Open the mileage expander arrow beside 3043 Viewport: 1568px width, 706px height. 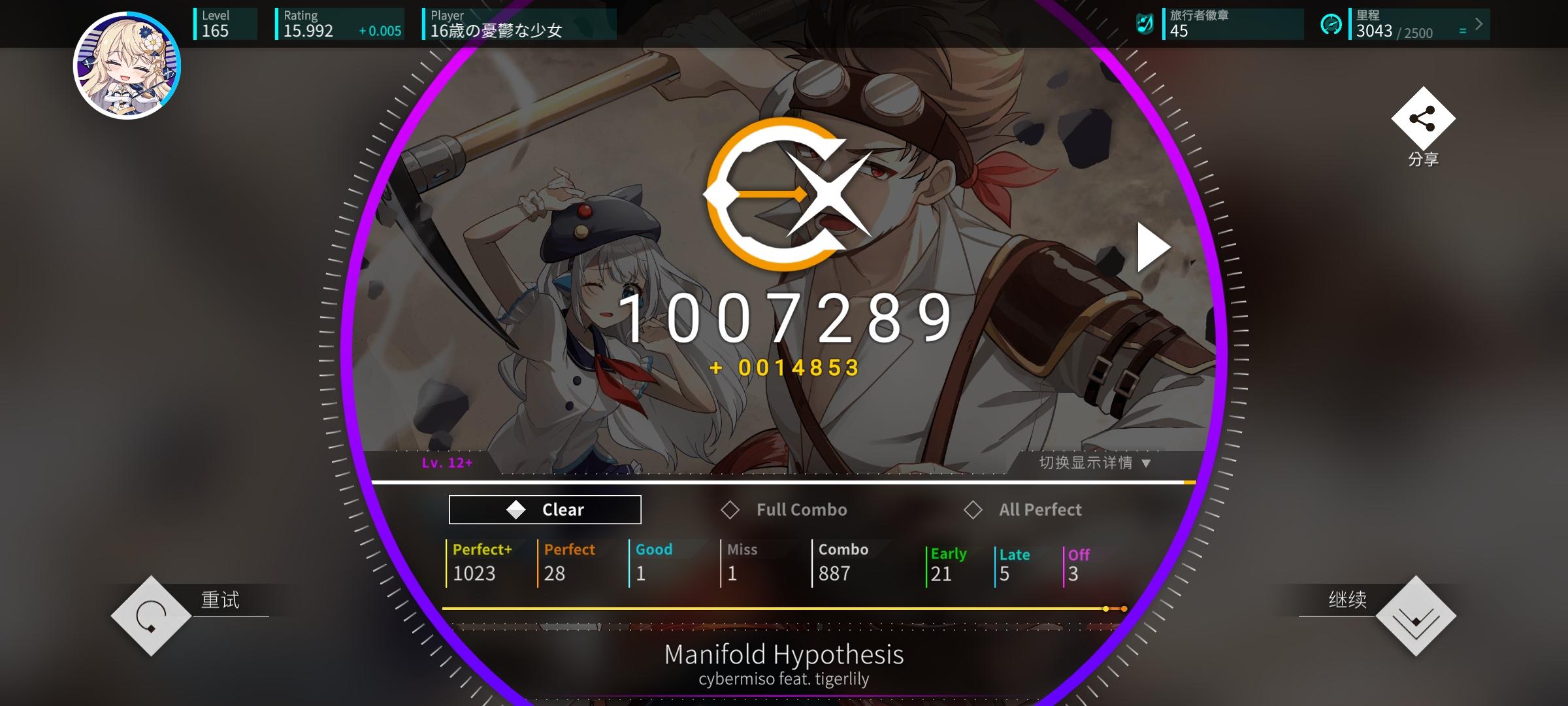coord(1478,25)
